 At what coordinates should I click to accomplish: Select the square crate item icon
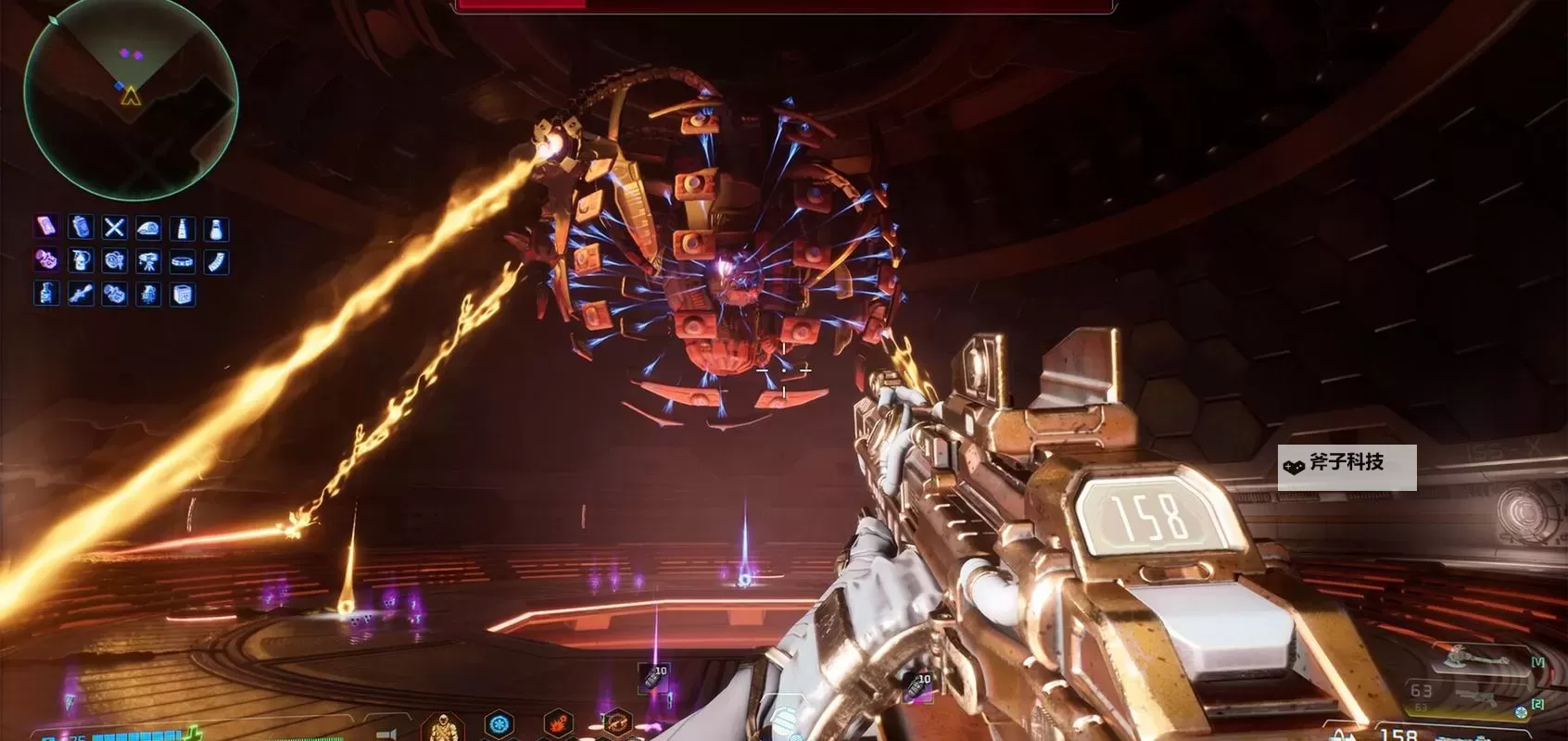(x=183, y=295)
